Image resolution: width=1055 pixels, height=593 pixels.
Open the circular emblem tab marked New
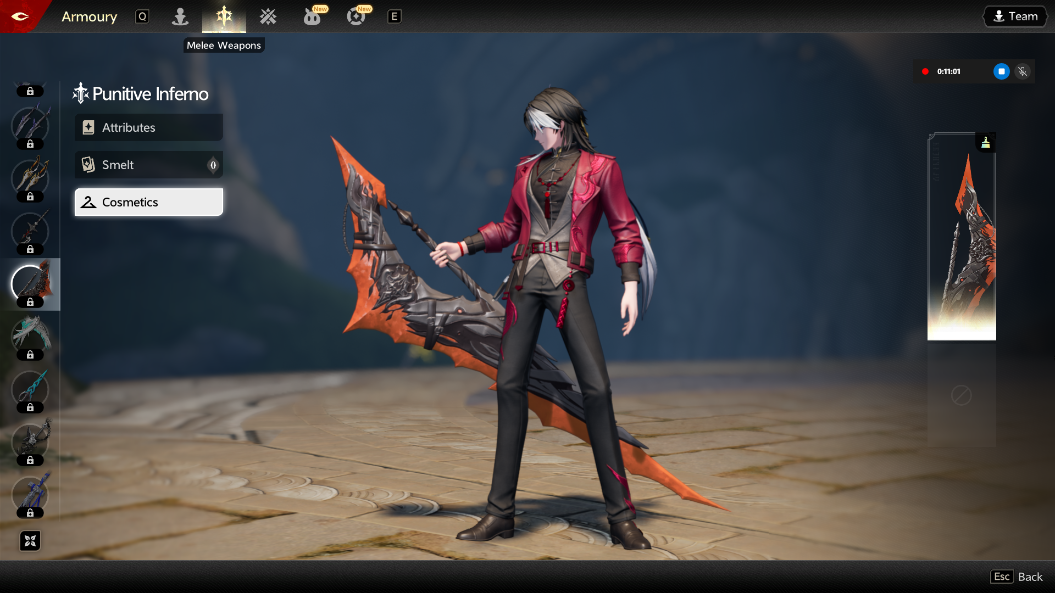[356, 16]
